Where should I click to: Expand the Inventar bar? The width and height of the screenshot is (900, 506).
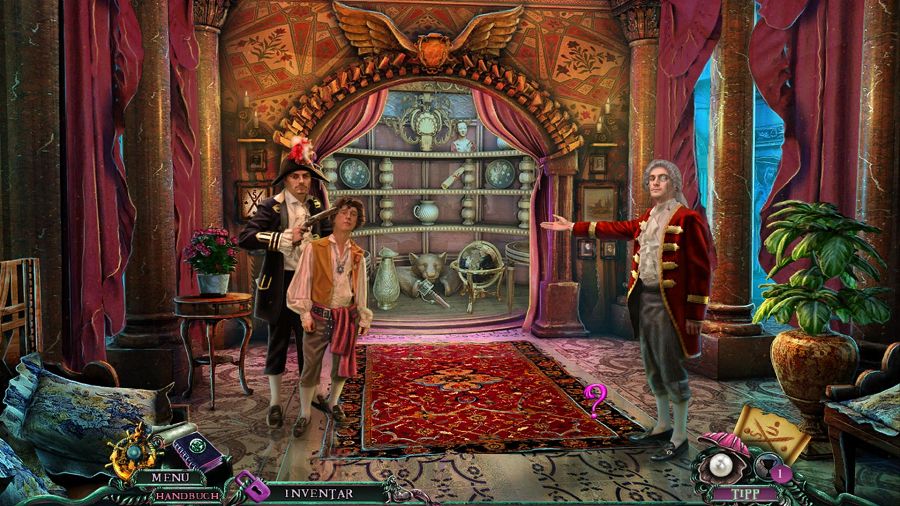[x=320, y=492]
